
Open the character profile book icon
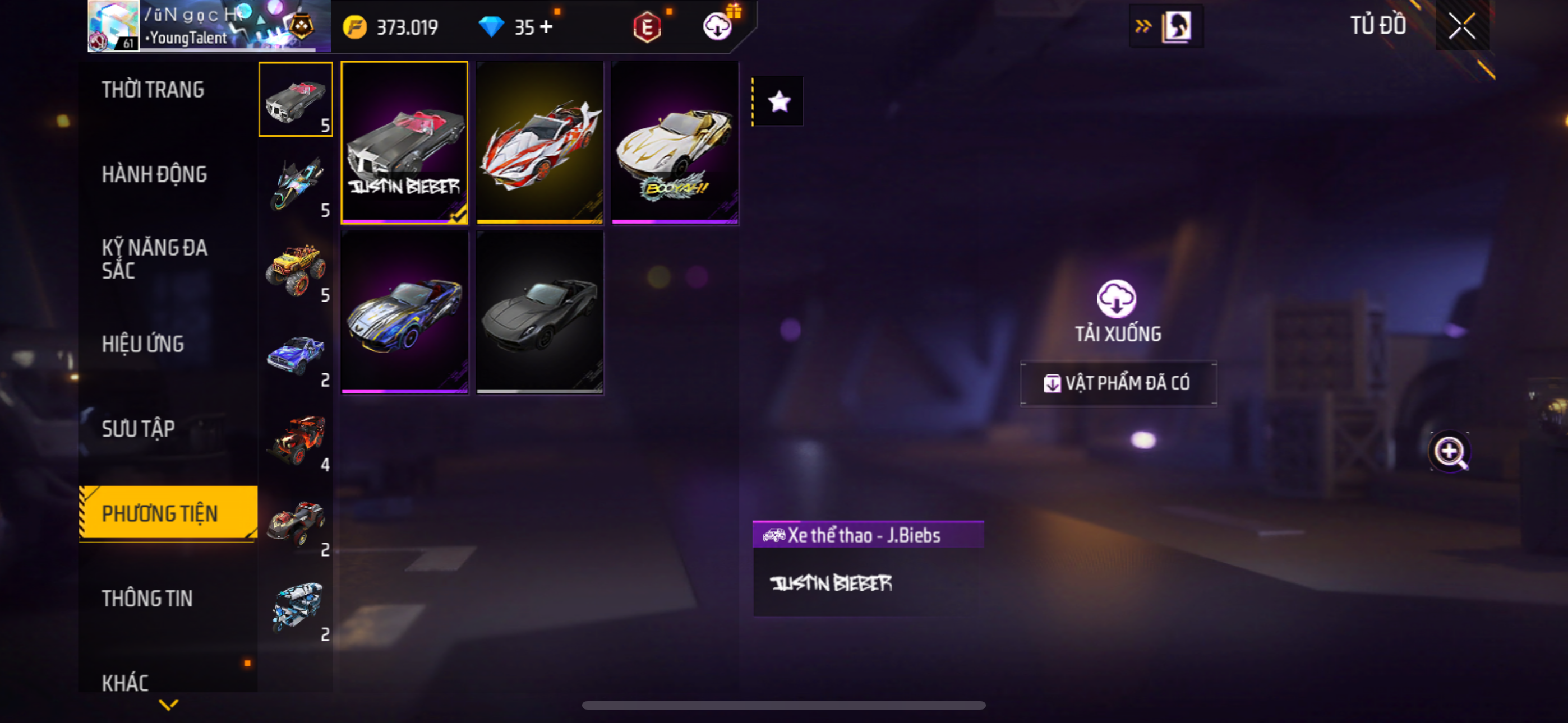(x=1175, y=26)
